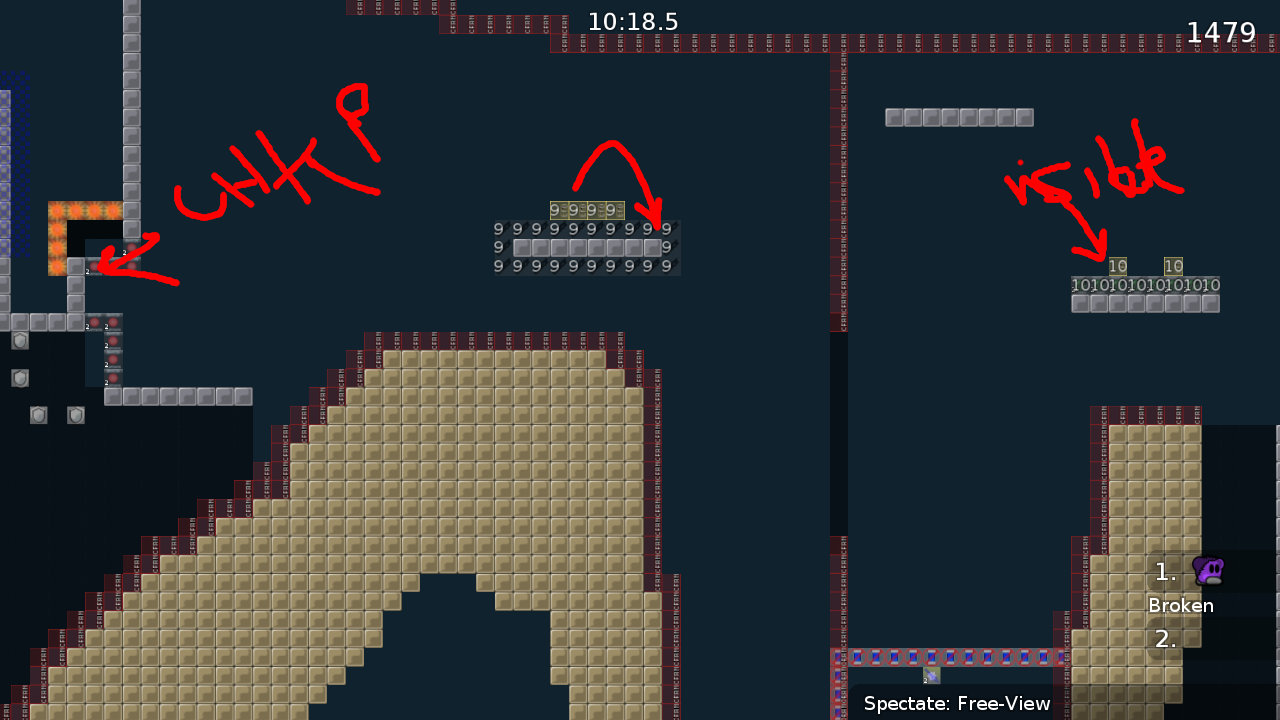The width and height of the screenshot is (1280, 720).
Task: Toggle the switch tile labeled 2 near the red arrow
Action: pos(96,266)
